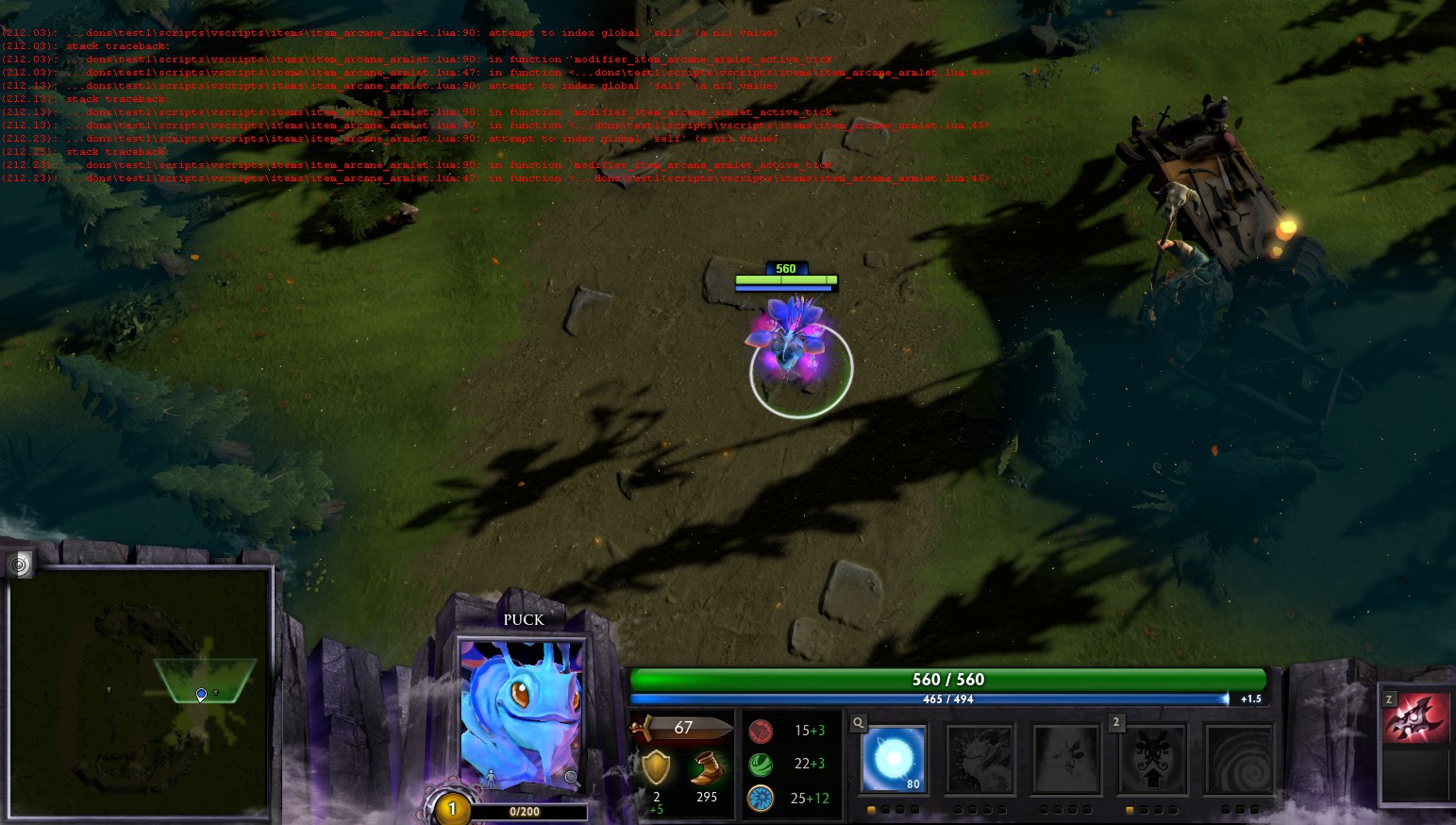Click the movement speed boot icon
The height and width of the screenshot is (825, 1456).
pos(707,768)
